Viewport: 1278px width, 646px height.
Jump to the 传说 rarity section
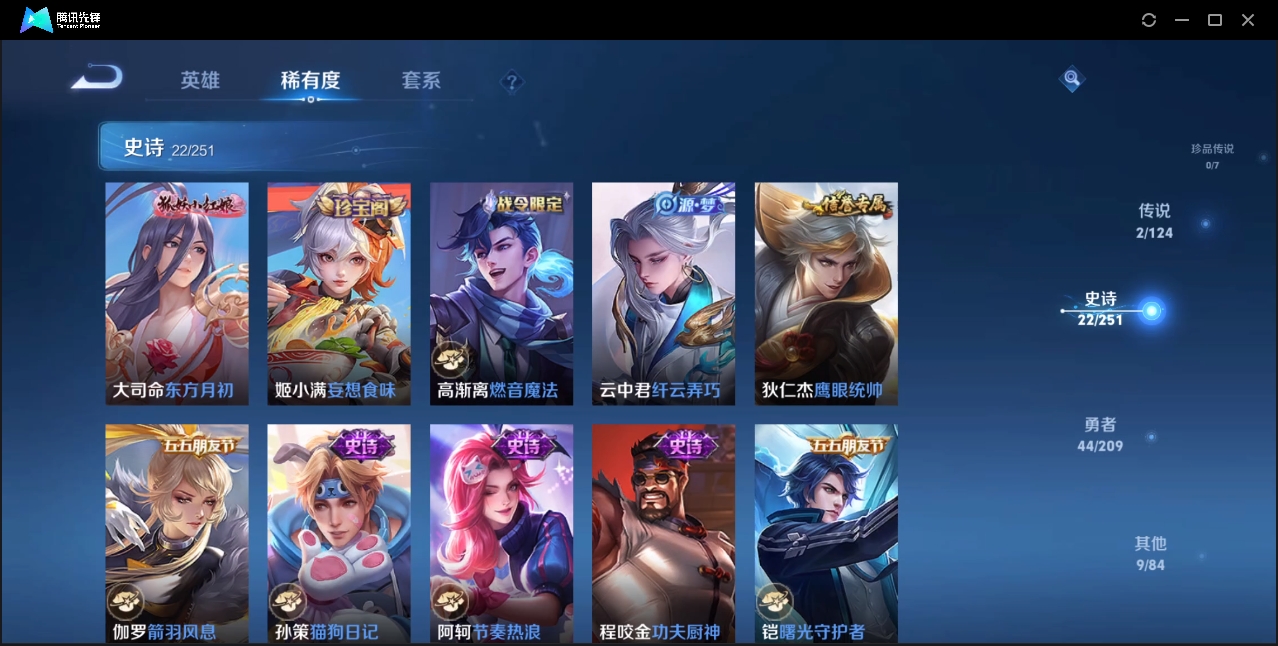coord(1154,220)
